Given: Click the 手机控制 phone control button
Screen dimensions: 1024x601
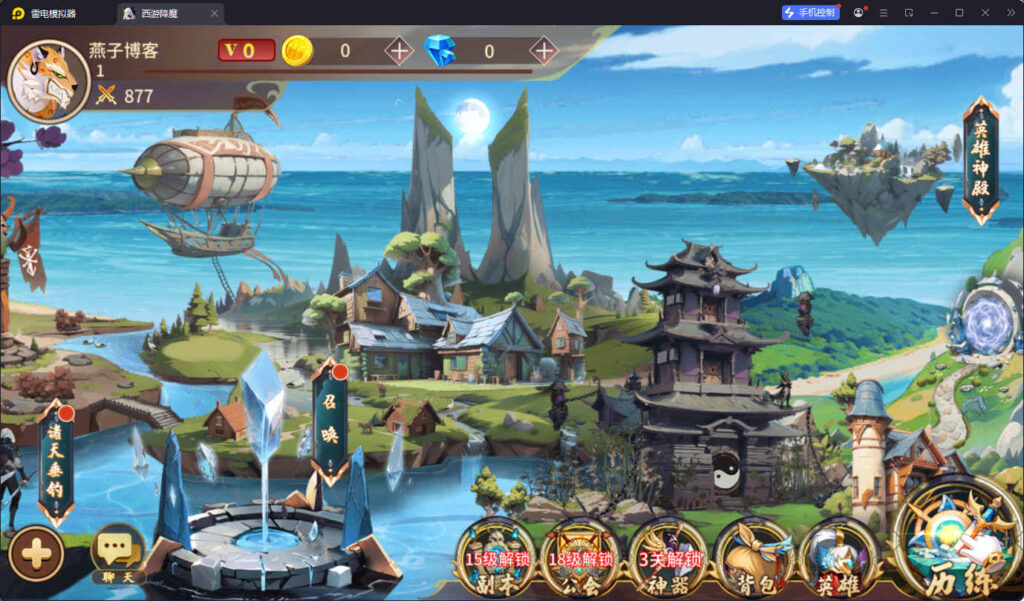Looking at the screenshot, I should tap(810, 13).
